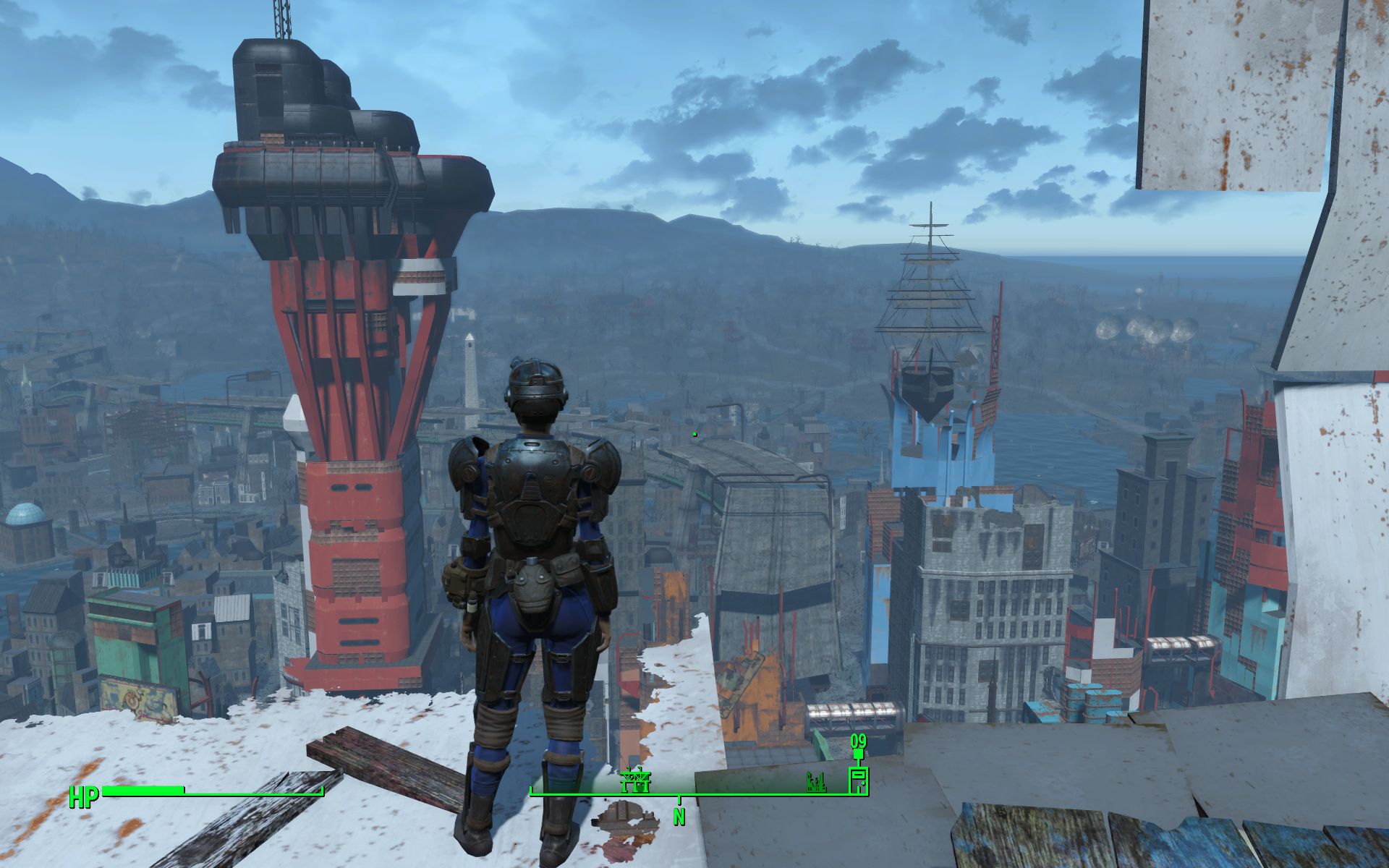Click the overpass location marker on the compass

pos(636,780)
